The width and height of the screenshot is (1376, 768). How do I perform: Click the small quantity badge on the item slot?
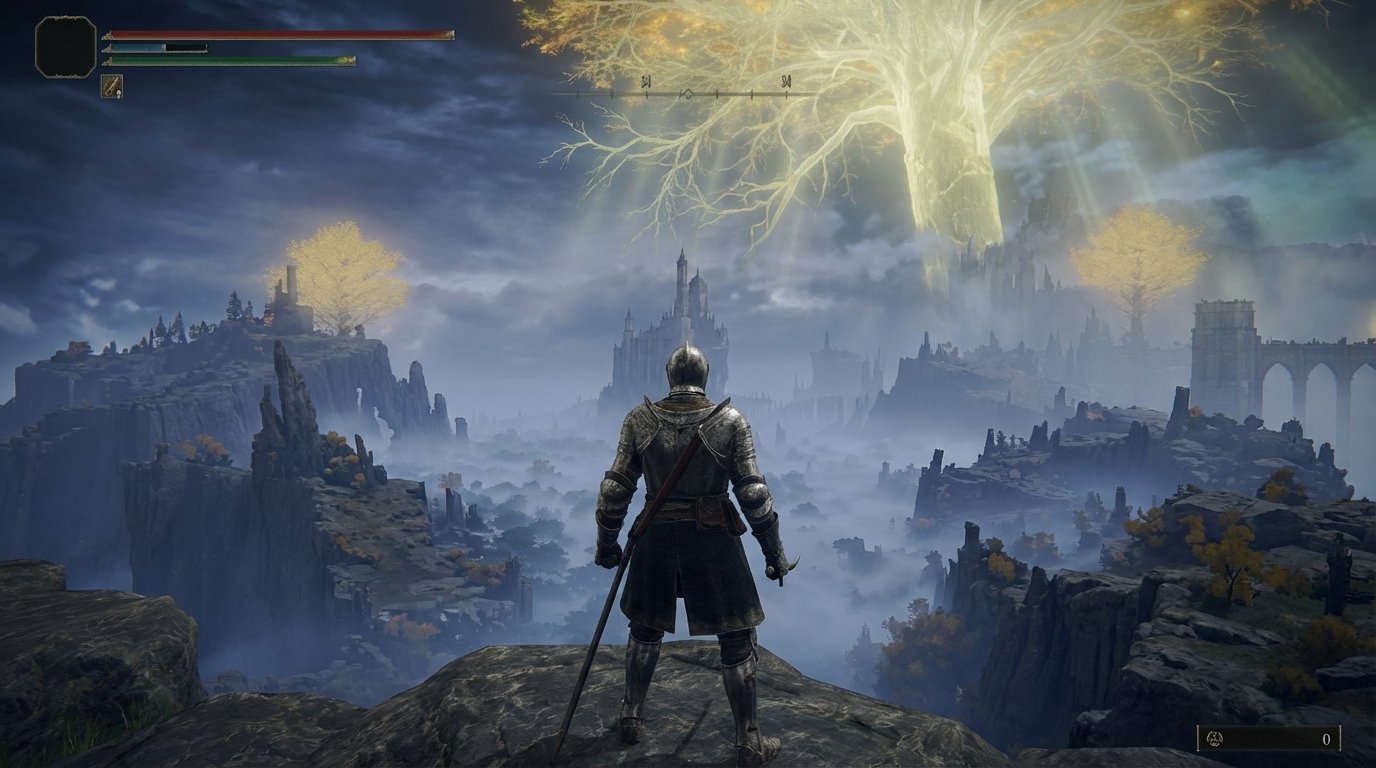coord(119,95)
